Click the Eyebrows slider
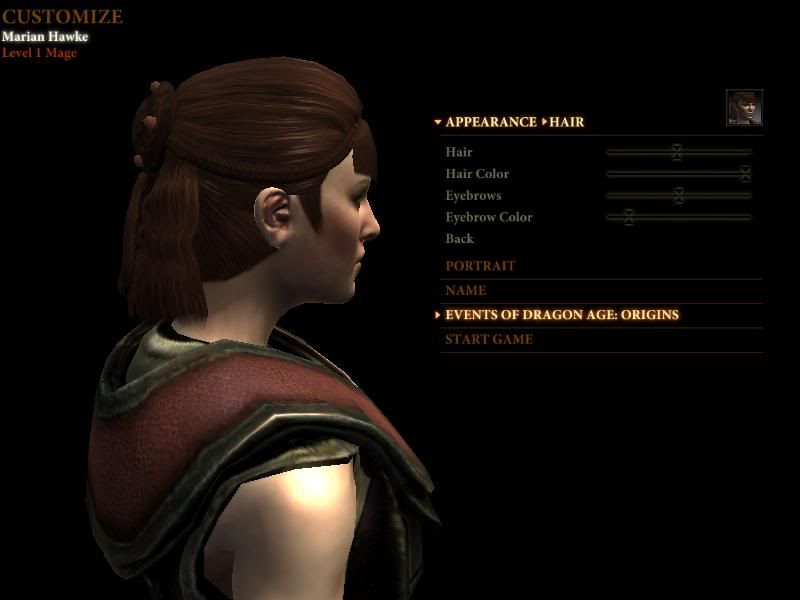 coord(679,196)
